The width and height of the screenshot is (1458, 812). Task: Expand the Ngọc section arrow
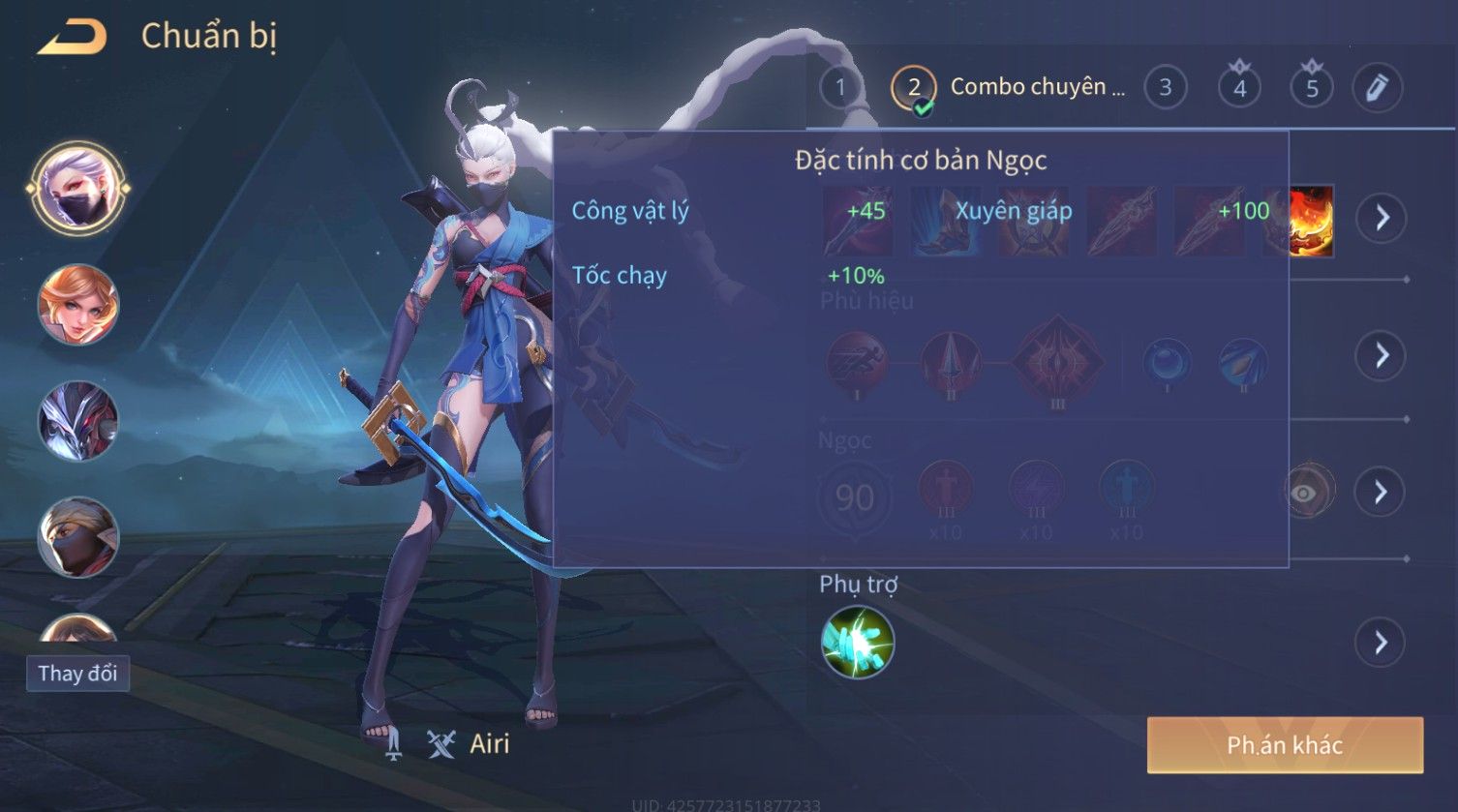pos(1381,493)
